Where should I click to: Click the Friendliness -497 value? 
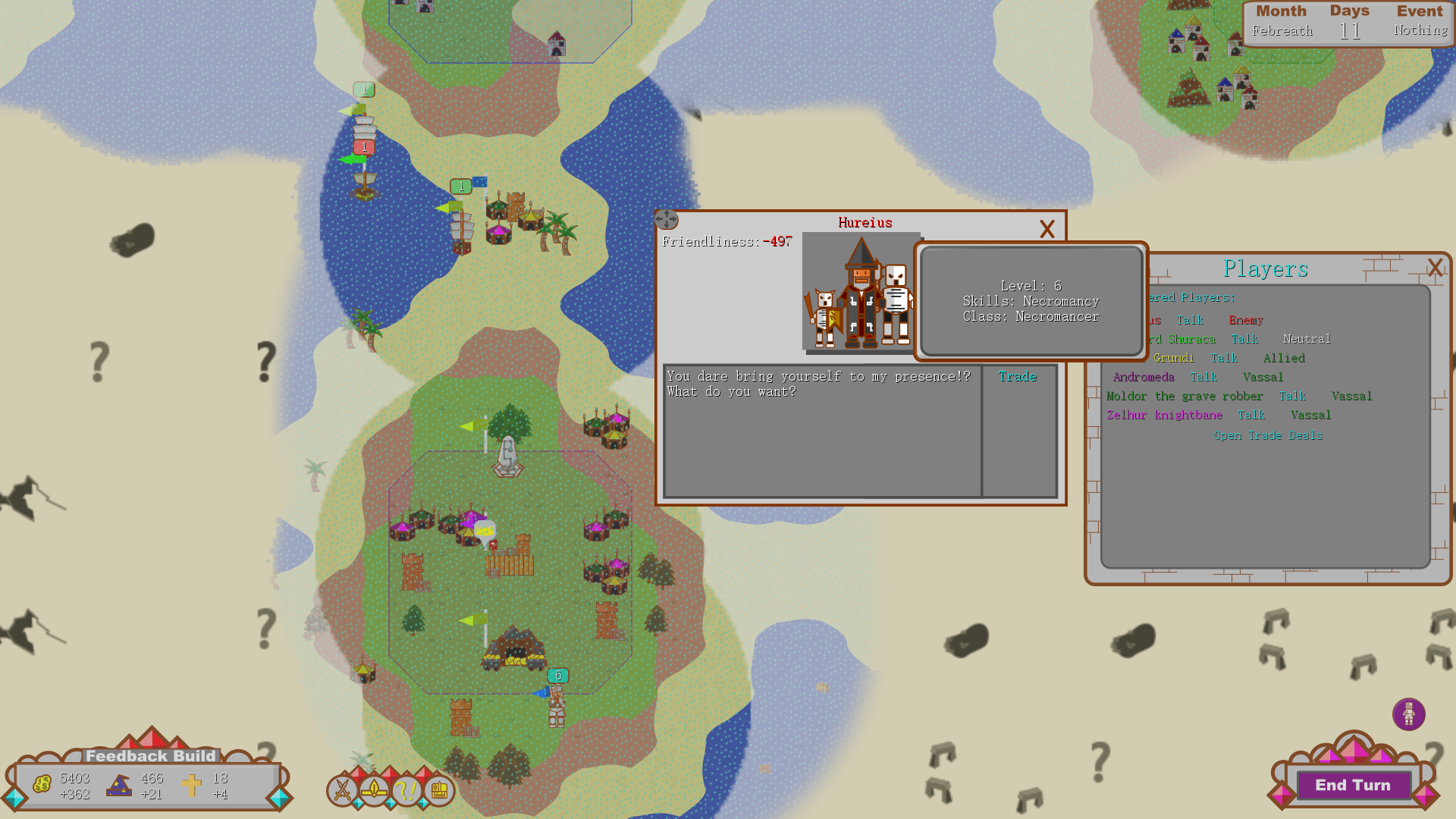pyautogui.click(x=778, y=243)
